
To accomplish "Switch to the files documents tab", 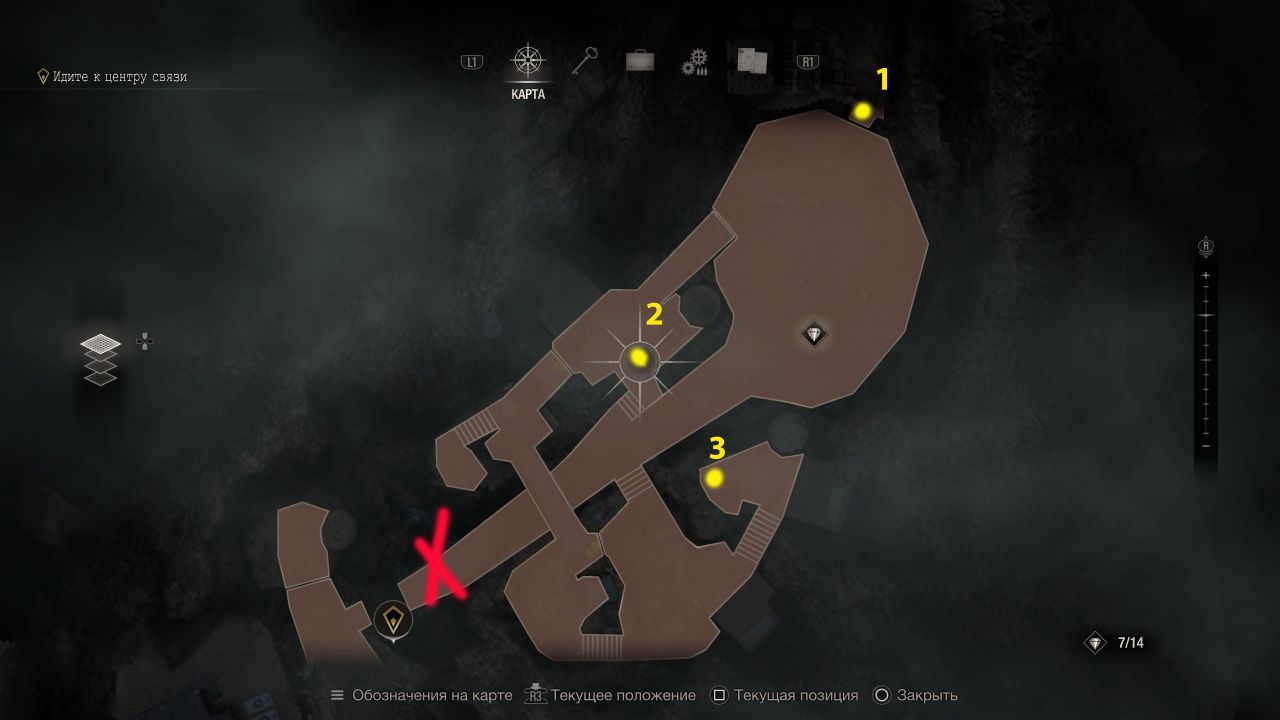I will pyautogui.click(x=751, y=62).
